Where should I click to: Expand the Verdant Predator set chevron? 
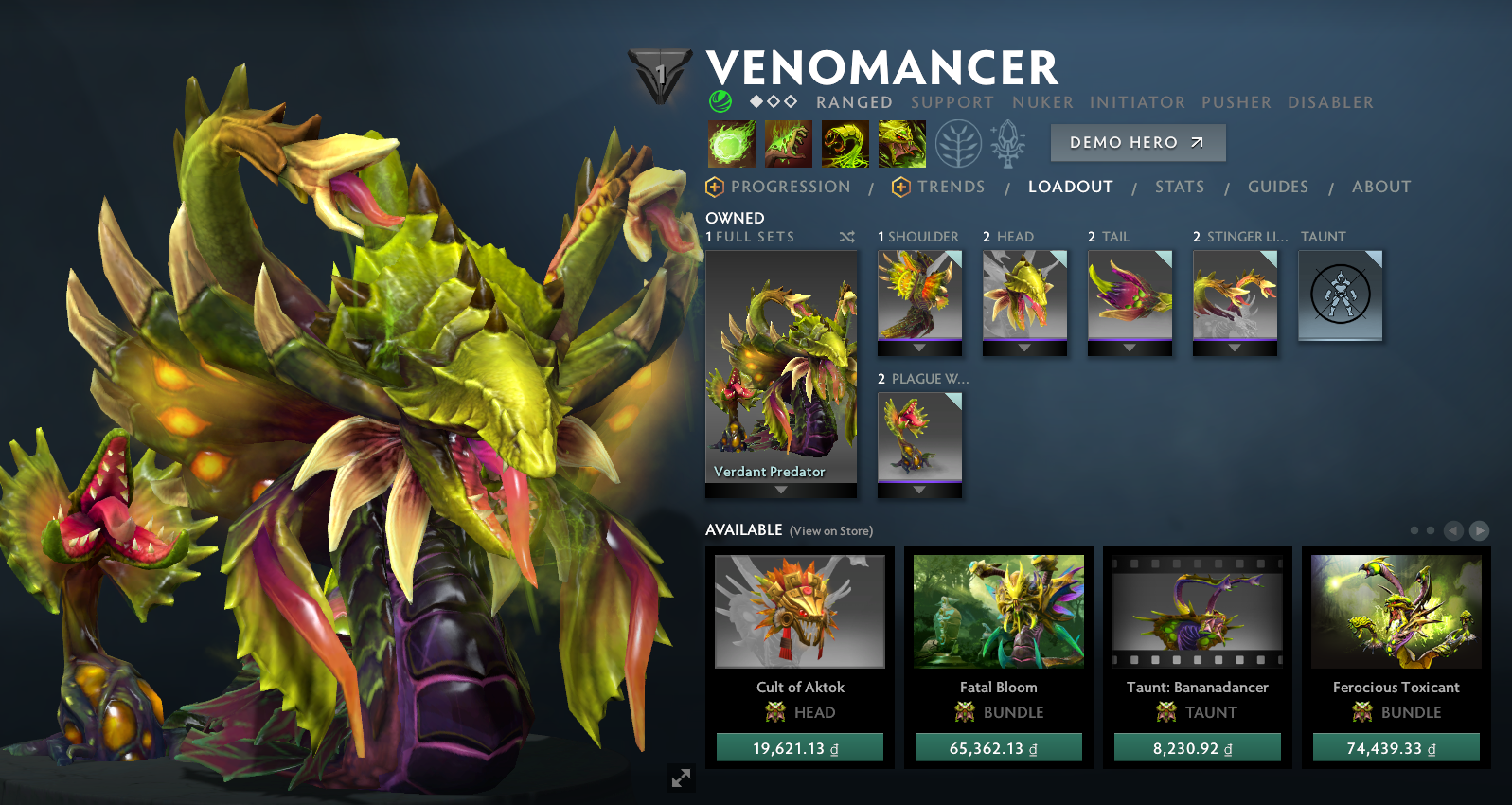coord(779,490)
